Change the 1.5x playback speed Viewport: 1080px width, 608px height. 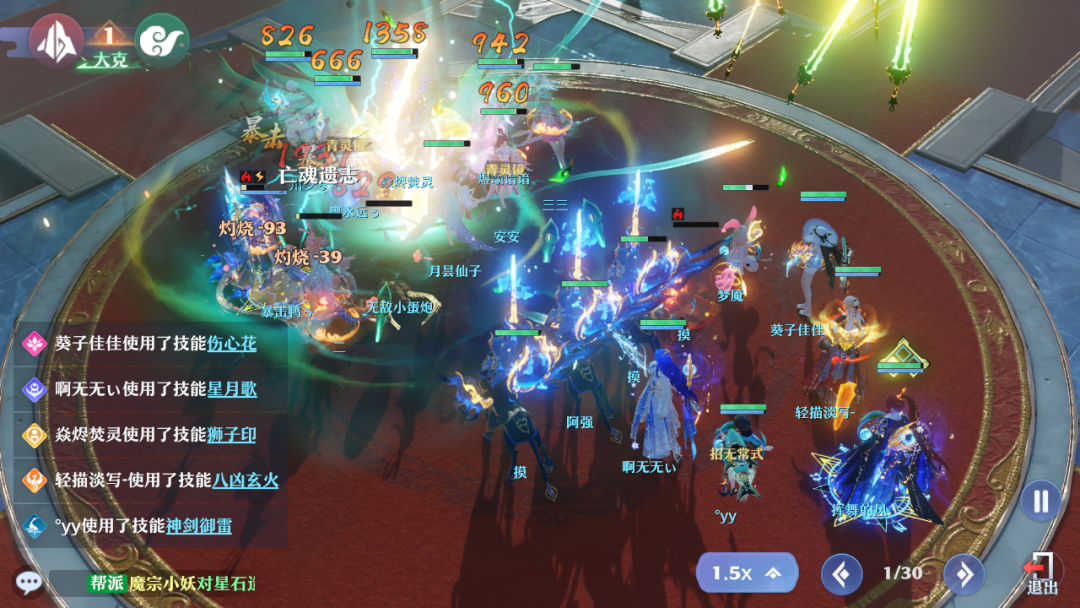(x=746, y=573)
